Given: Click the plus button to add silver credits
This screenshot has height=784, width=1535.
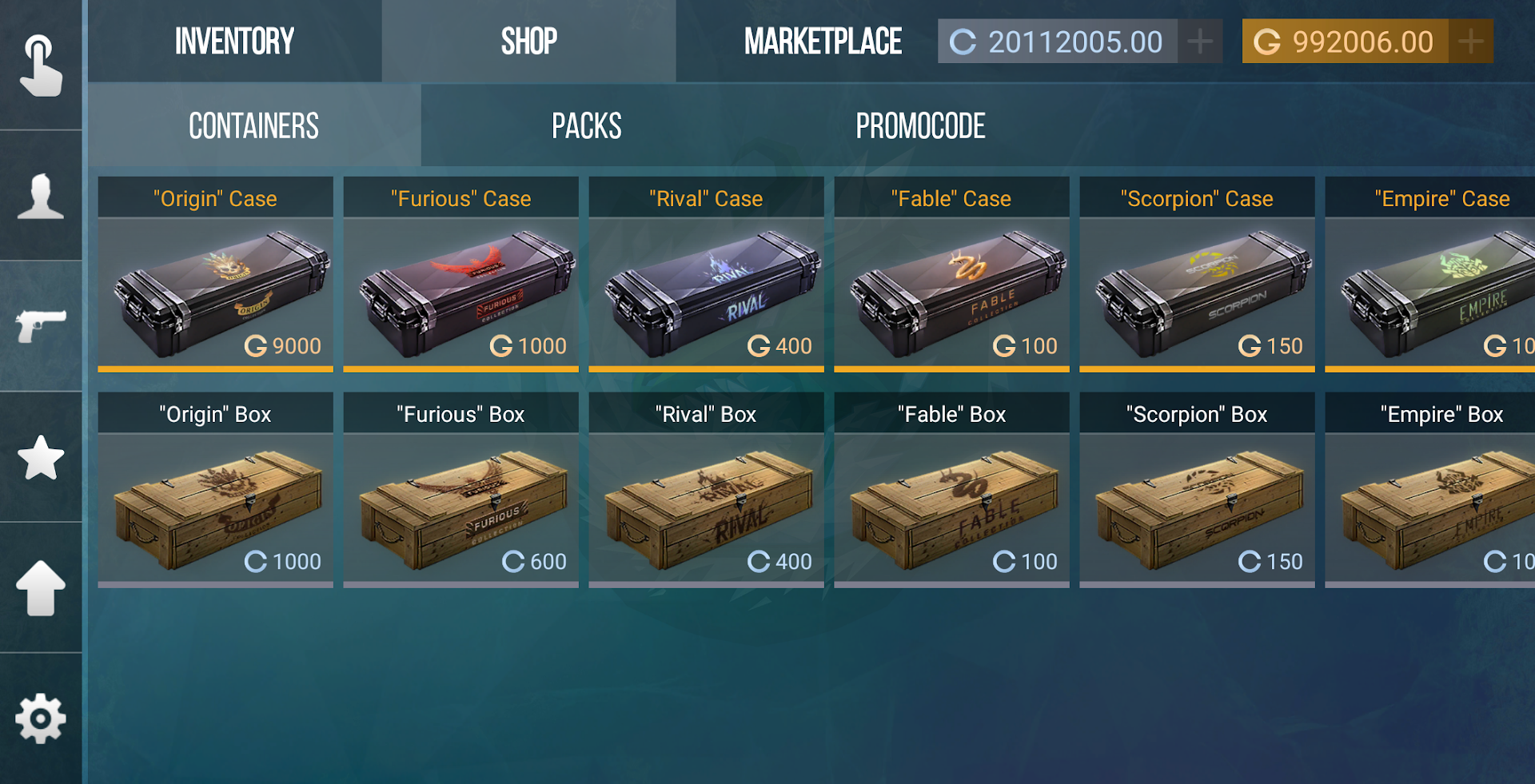Looking at the screenshot, I should [x=1198, y=41].
